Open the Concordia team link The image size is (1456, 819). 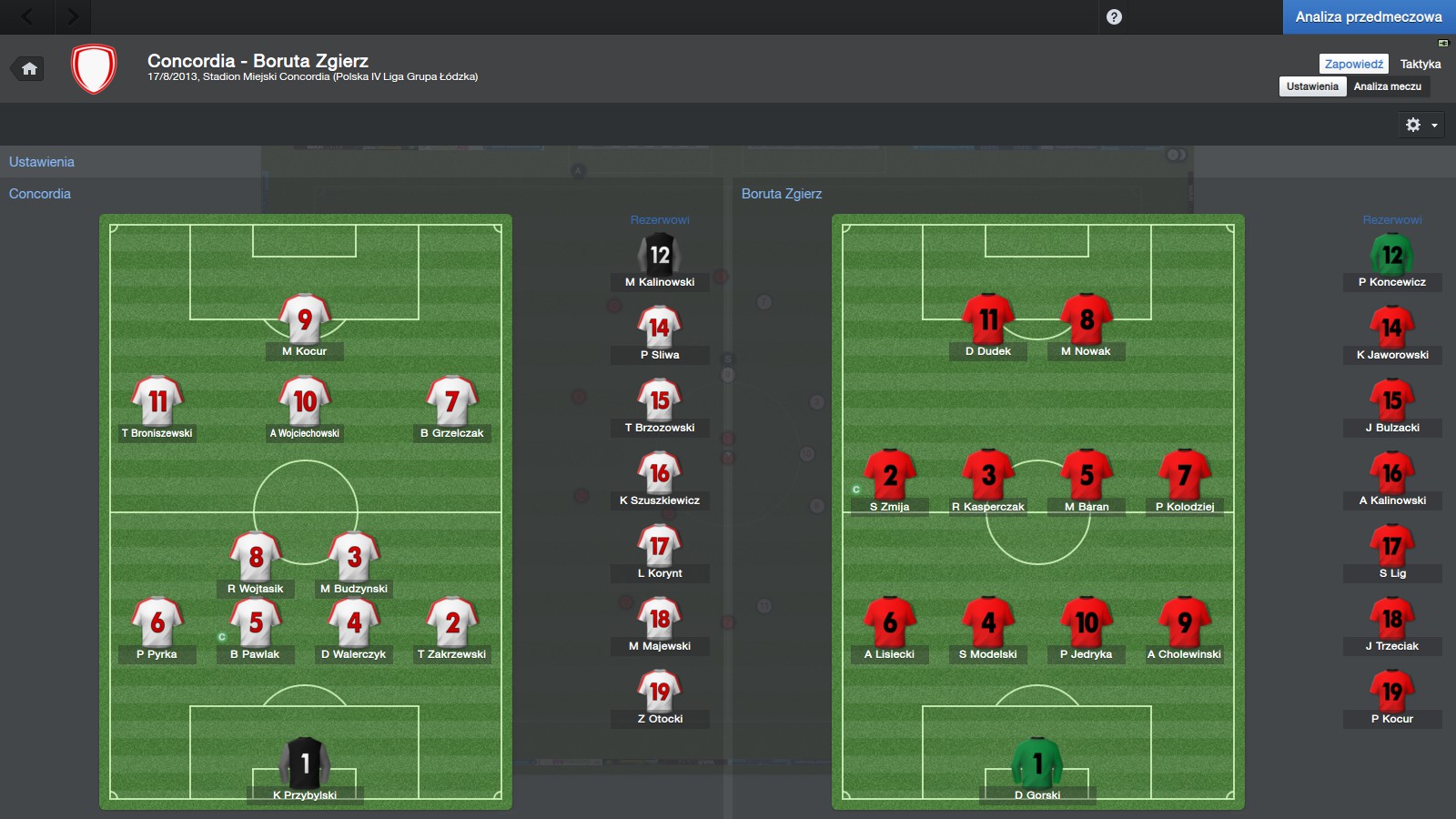[x=40, y=194]
